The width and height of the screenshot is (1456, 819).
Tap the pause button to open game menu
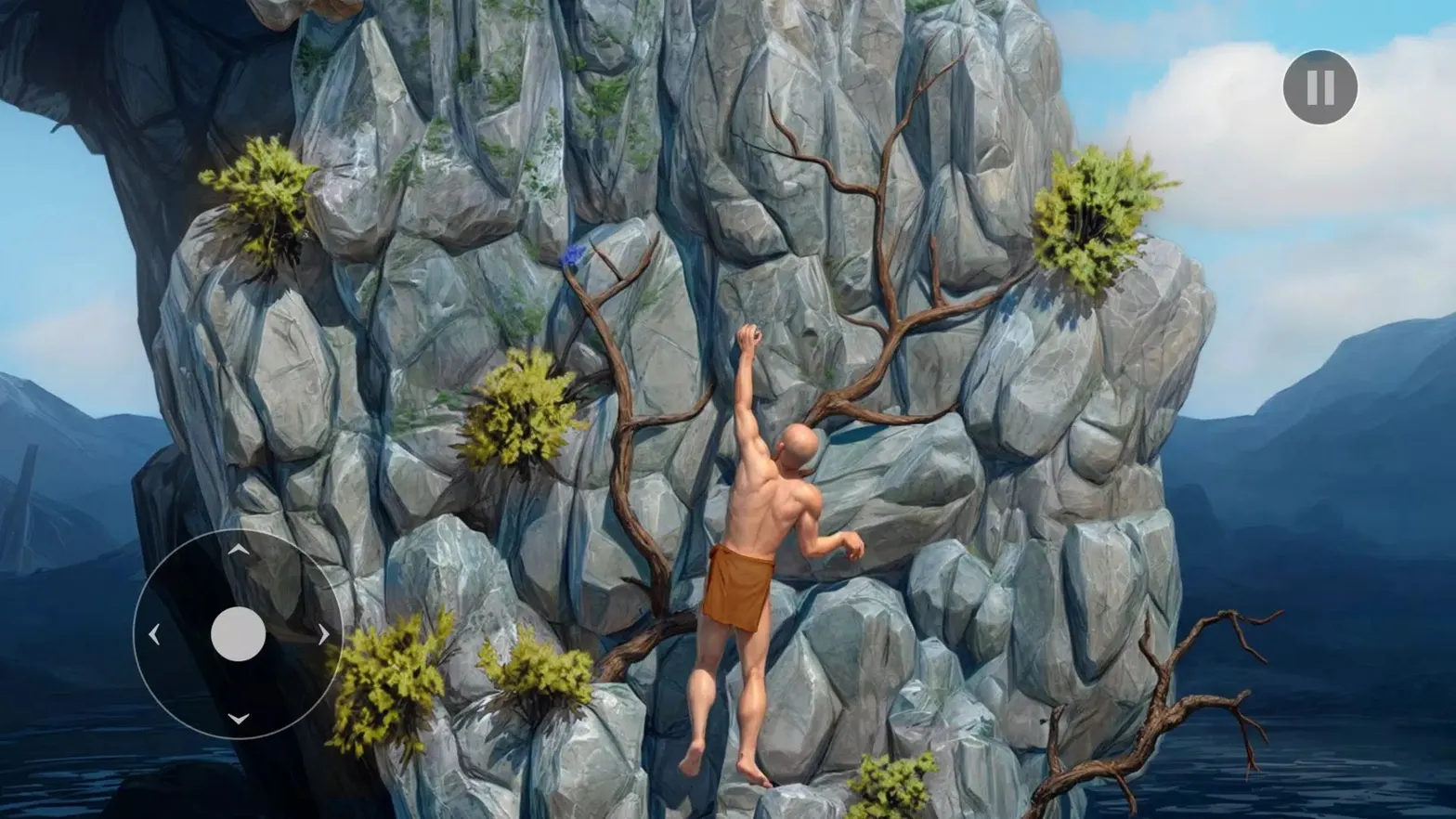[x=1319, y=86]
